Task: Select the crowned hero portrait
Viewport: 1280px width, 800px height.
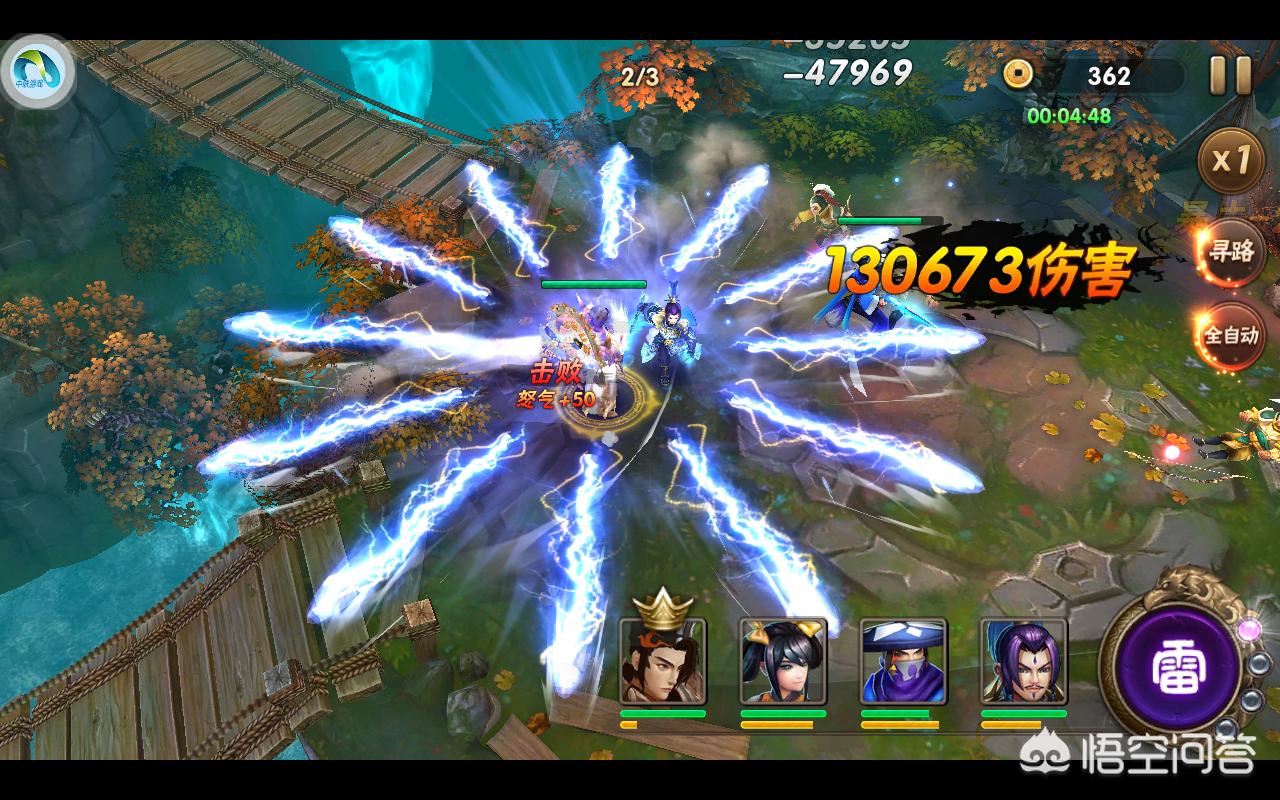Action: (x=662, y=660)
